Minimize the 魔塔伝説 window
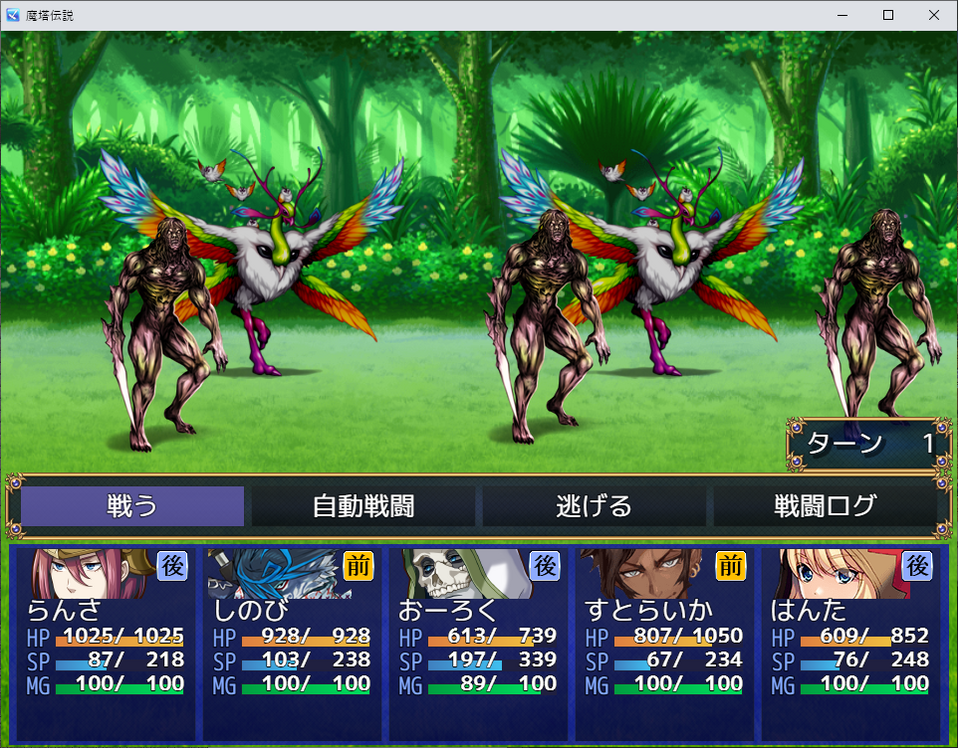The width and height of the screenshot is (960, 750). pyautogui.click(x=842, y=15)
